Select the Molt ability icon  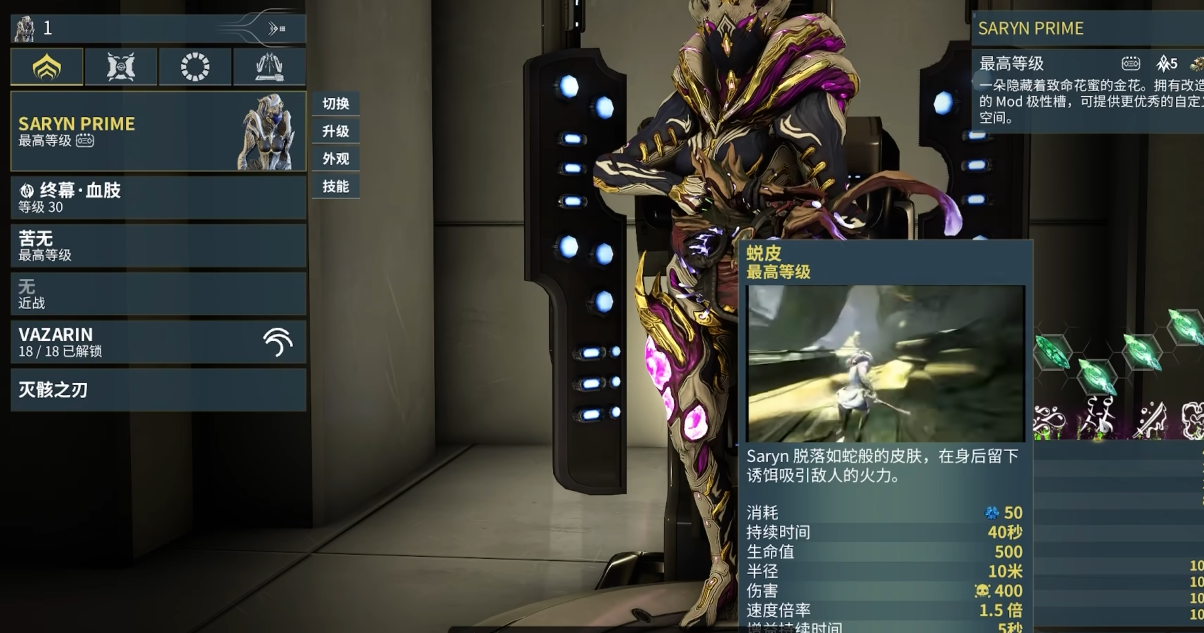tap(1098, 415)
